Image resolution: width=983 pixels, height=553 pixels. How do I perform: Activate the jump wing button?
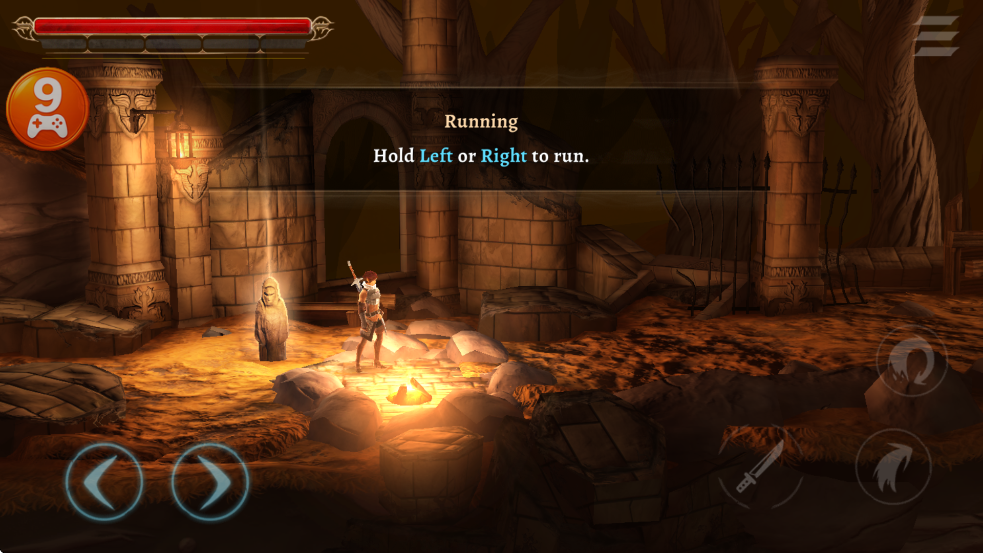(x=892, y=467)
